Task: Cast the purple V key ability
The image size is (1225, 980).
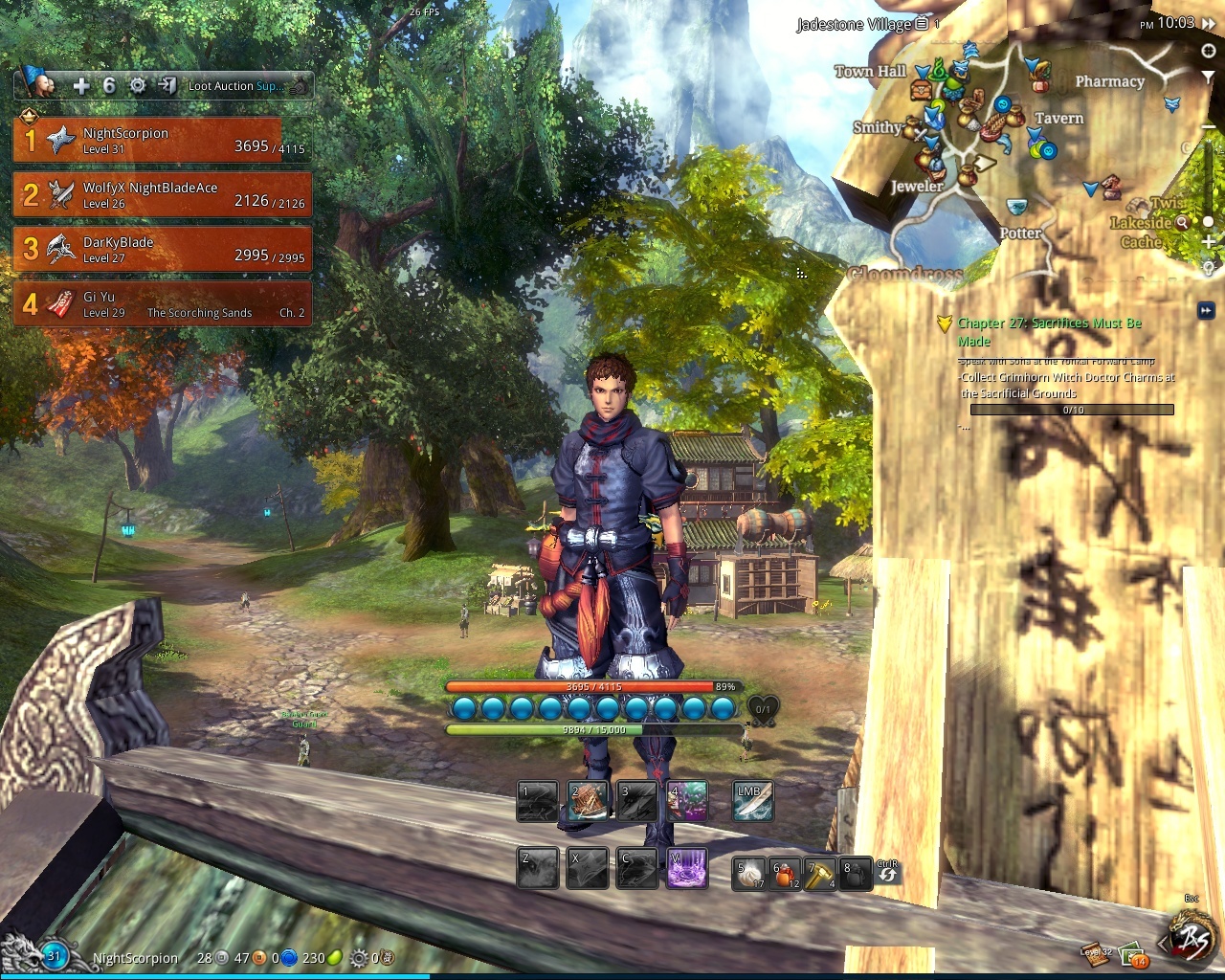Action: 687,868
